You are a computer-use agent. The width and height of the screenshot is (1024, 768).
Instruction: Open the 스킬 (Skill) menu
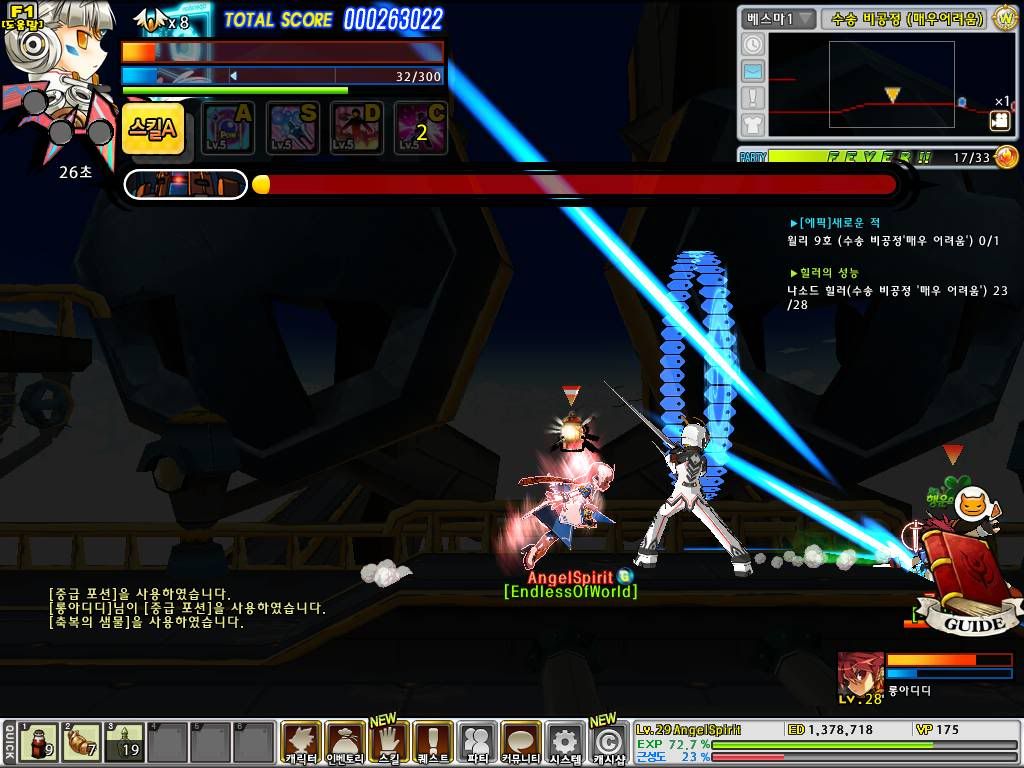(389, 742)
